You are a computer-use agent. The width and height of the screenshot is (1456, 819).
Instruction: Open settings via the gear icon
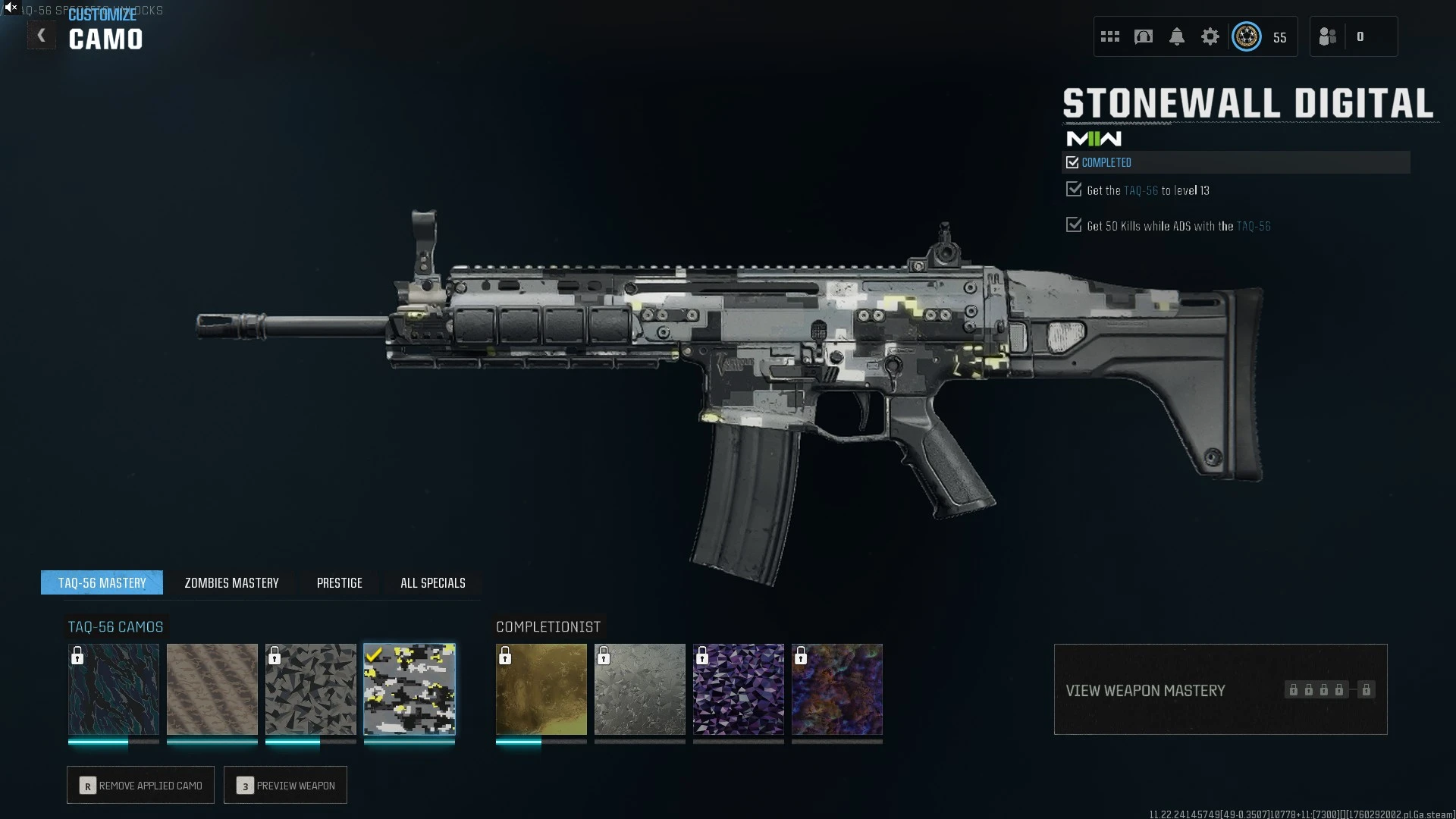pyautogui.click(x=1210, y=36)
